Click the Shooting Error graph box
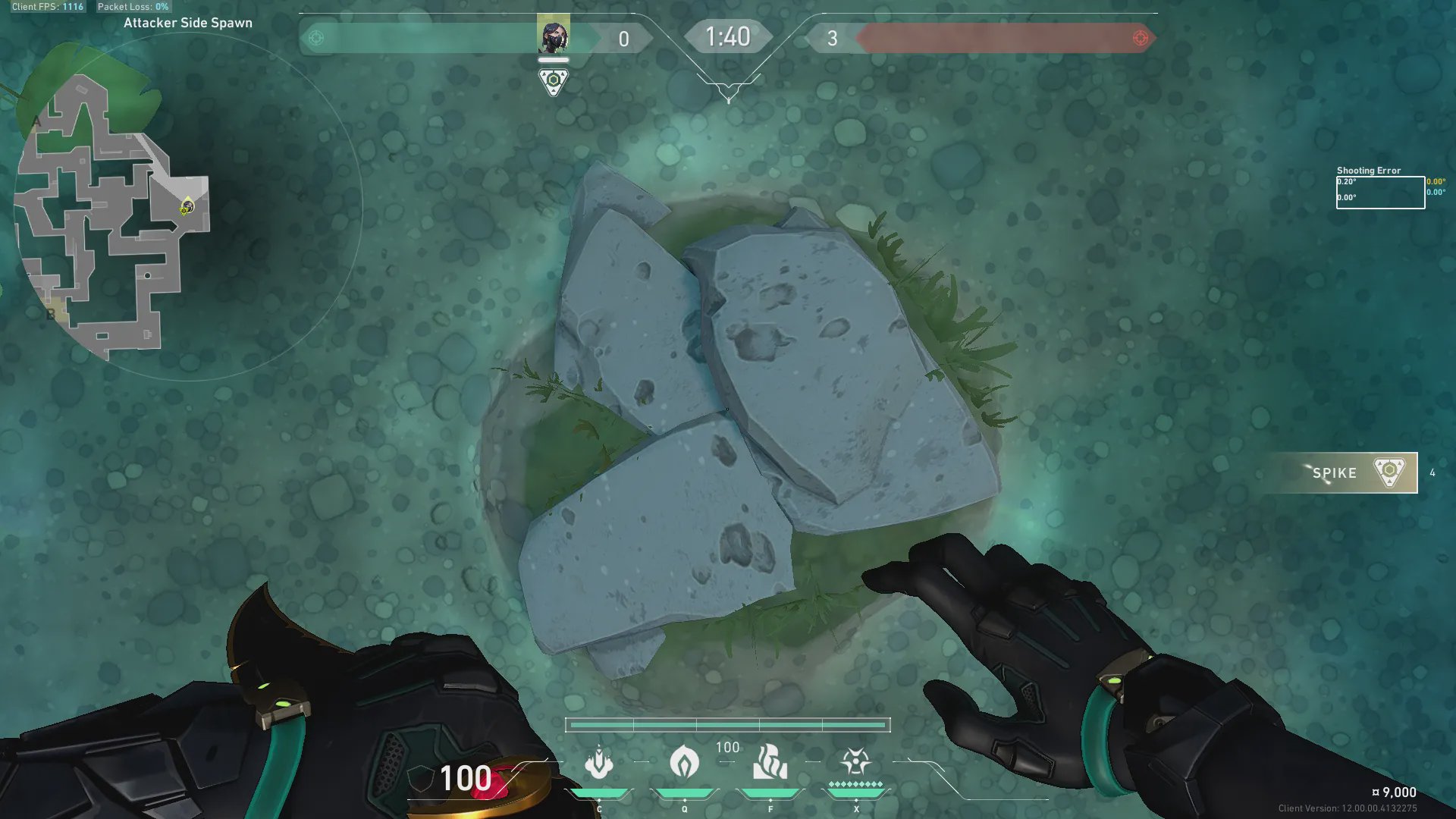Viewport: 1456px width, 819px height. [1380, 192]
